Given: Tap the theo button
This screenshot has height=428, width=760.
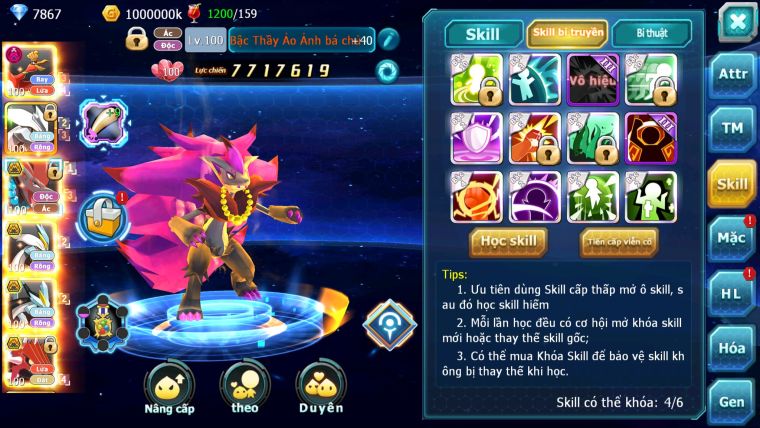Looking at the screenshot, I should (245, 390).
